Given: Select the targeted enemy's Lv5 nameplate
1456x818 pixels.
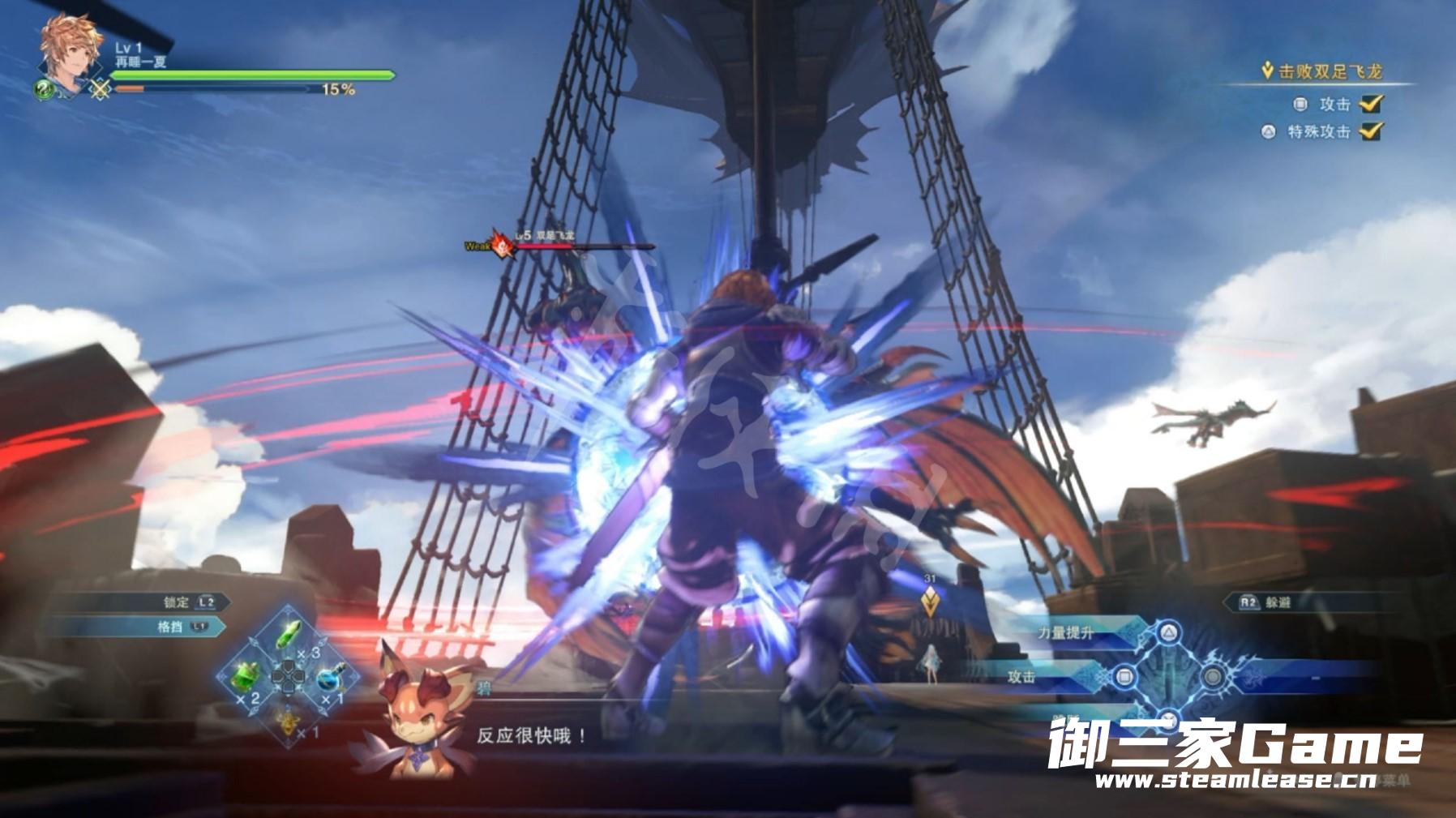Looking at the screenshot, I should pos(545,238).
